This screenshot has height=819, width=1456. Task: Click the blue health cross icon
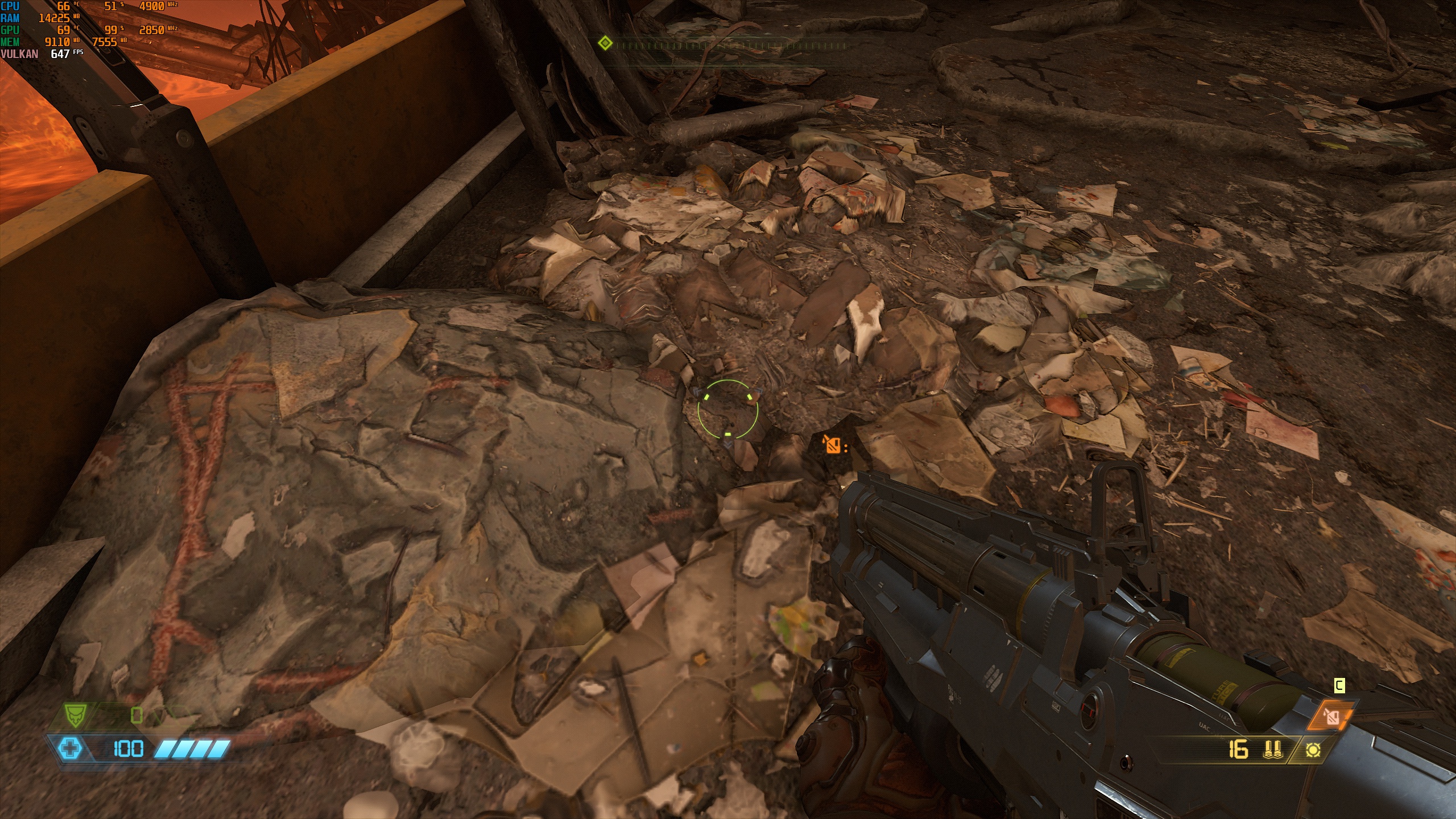tap(71, 748)
